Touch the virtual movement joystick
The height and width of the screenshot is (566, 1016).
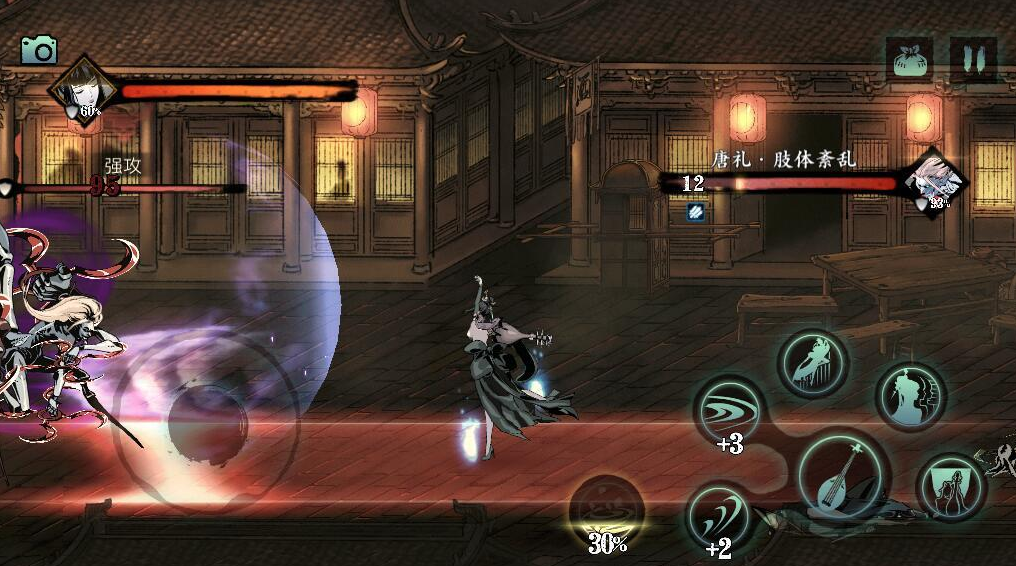[x=206, y=421]
